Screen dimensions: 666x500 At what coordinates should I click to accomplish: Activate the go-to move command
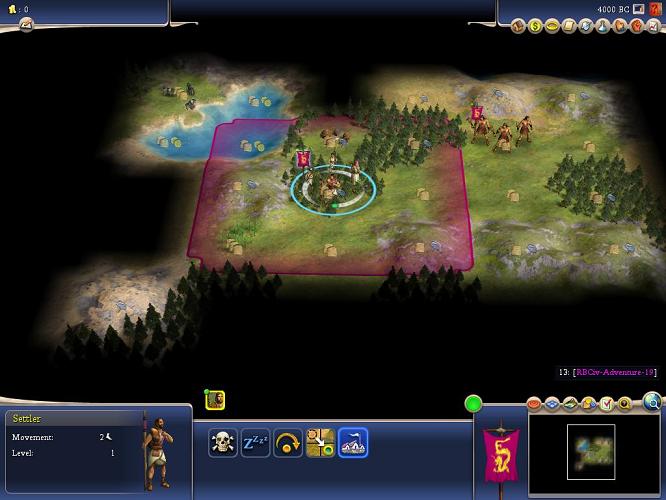(x=320, y=441)
